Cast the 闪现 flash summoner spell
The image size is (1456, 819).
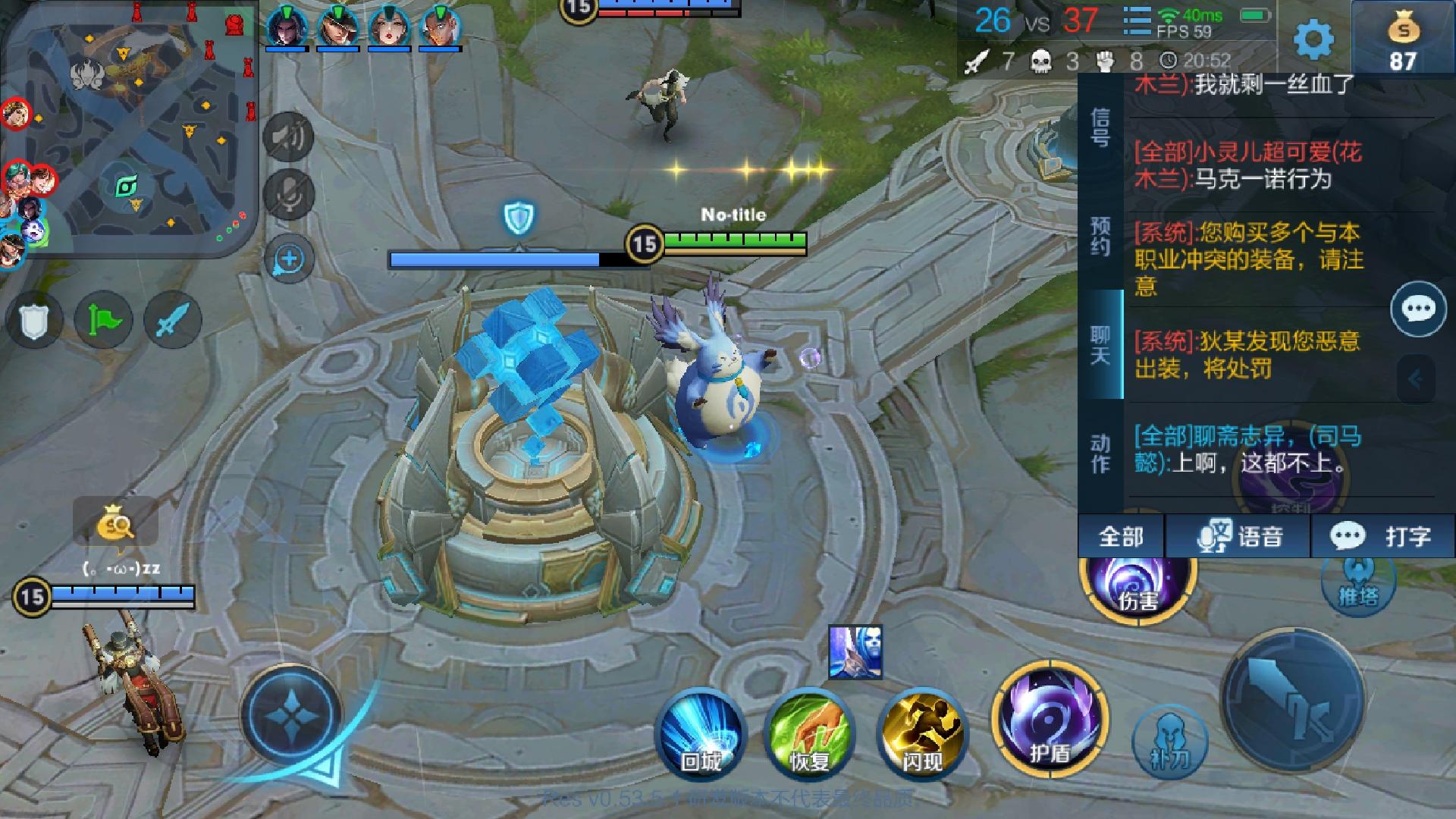[921, 732]
